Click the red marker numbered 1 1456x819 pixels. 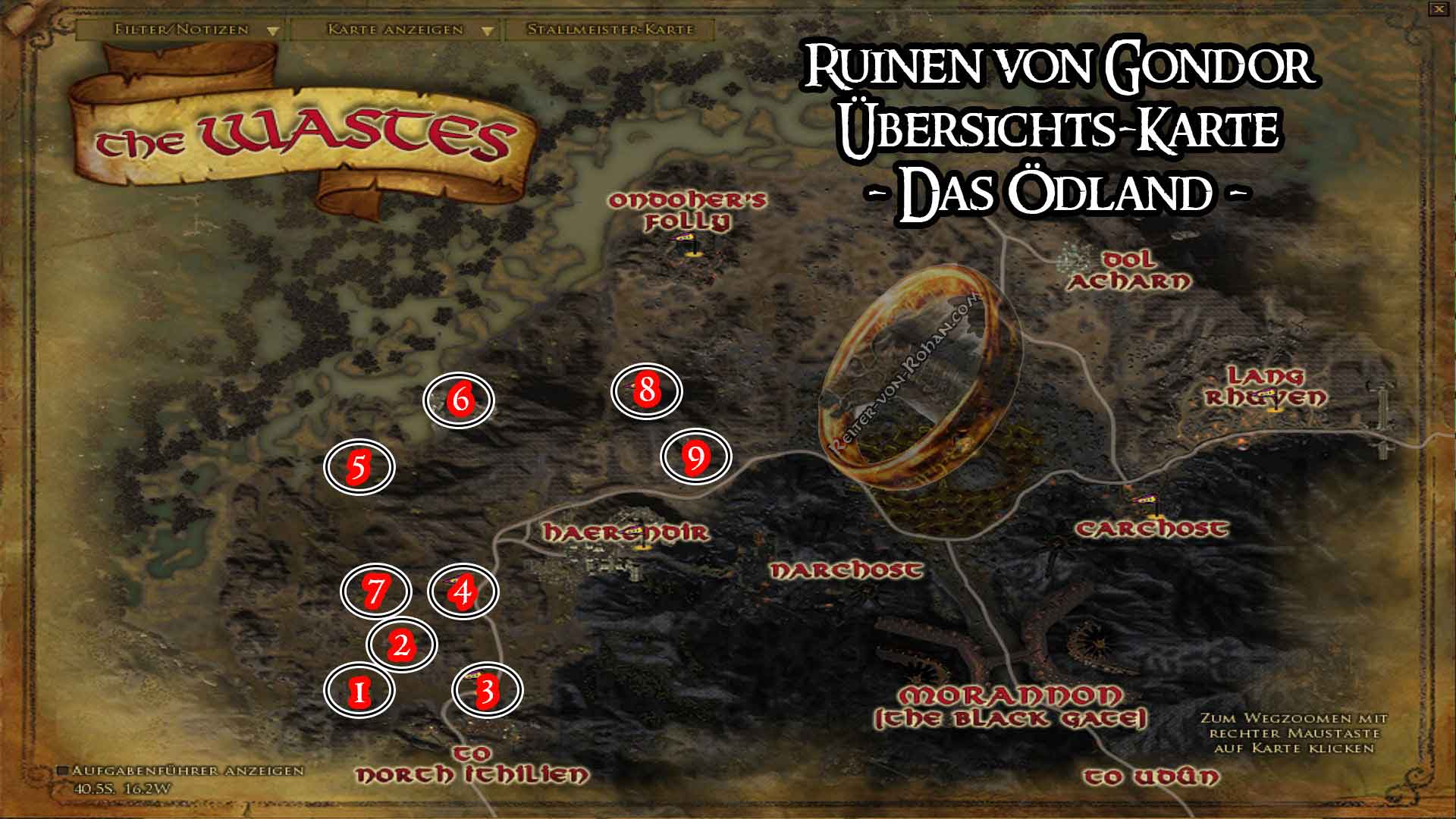[x=359, y=691]
